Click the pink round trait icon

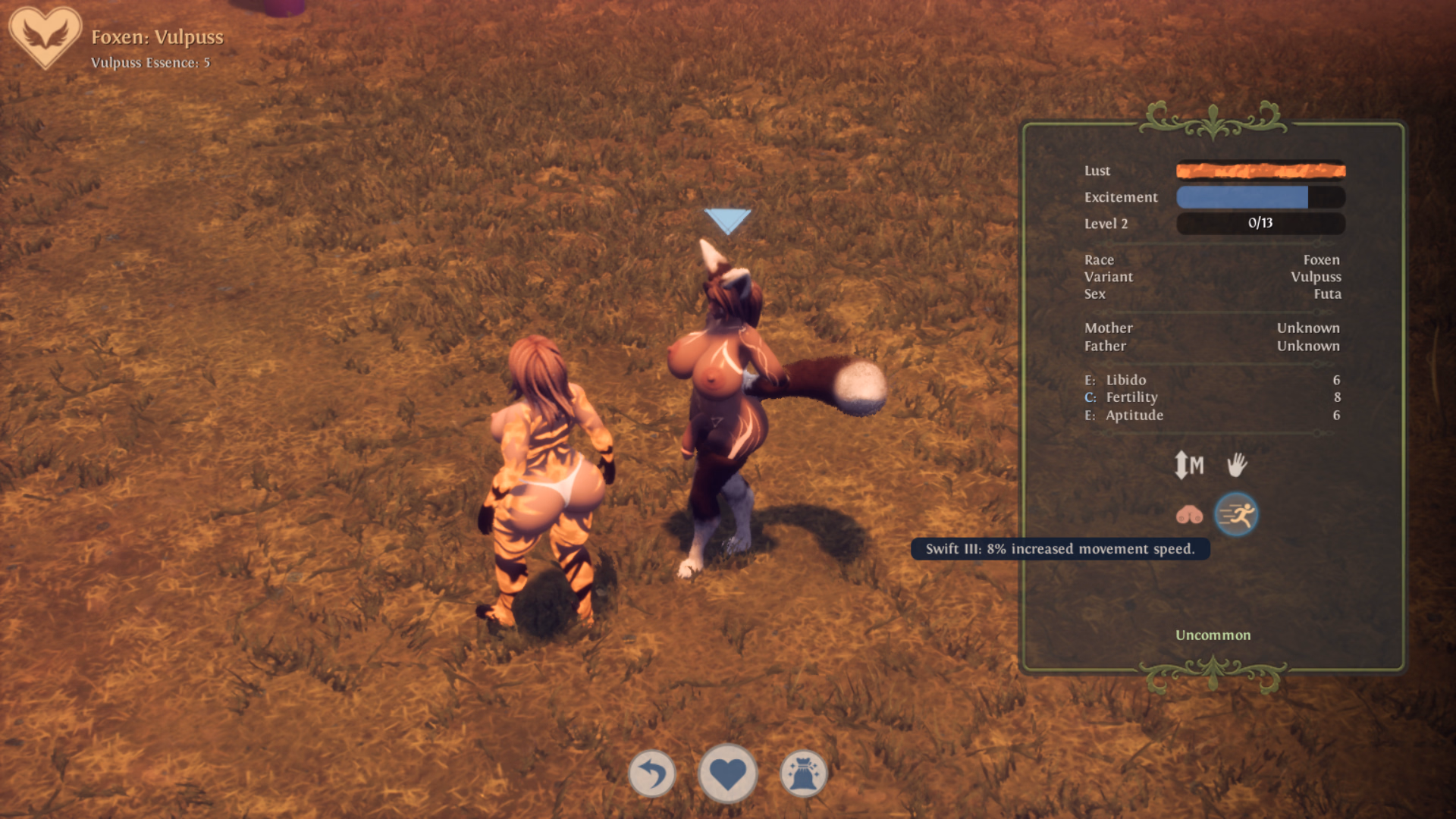pos(1189,515)
